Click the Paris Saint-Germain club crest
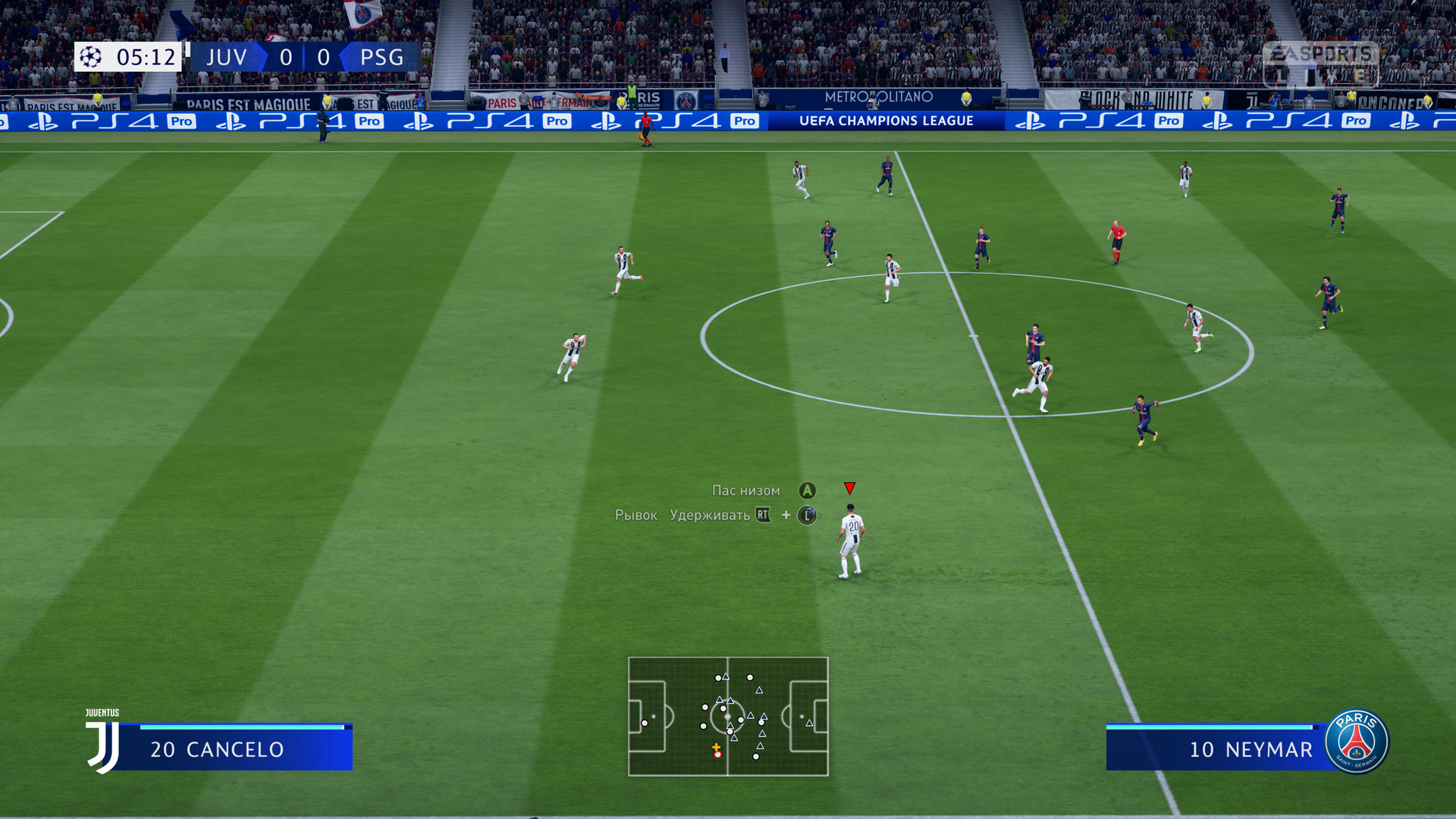This screenshot has width=1456, height=819. pos(1357,742)
